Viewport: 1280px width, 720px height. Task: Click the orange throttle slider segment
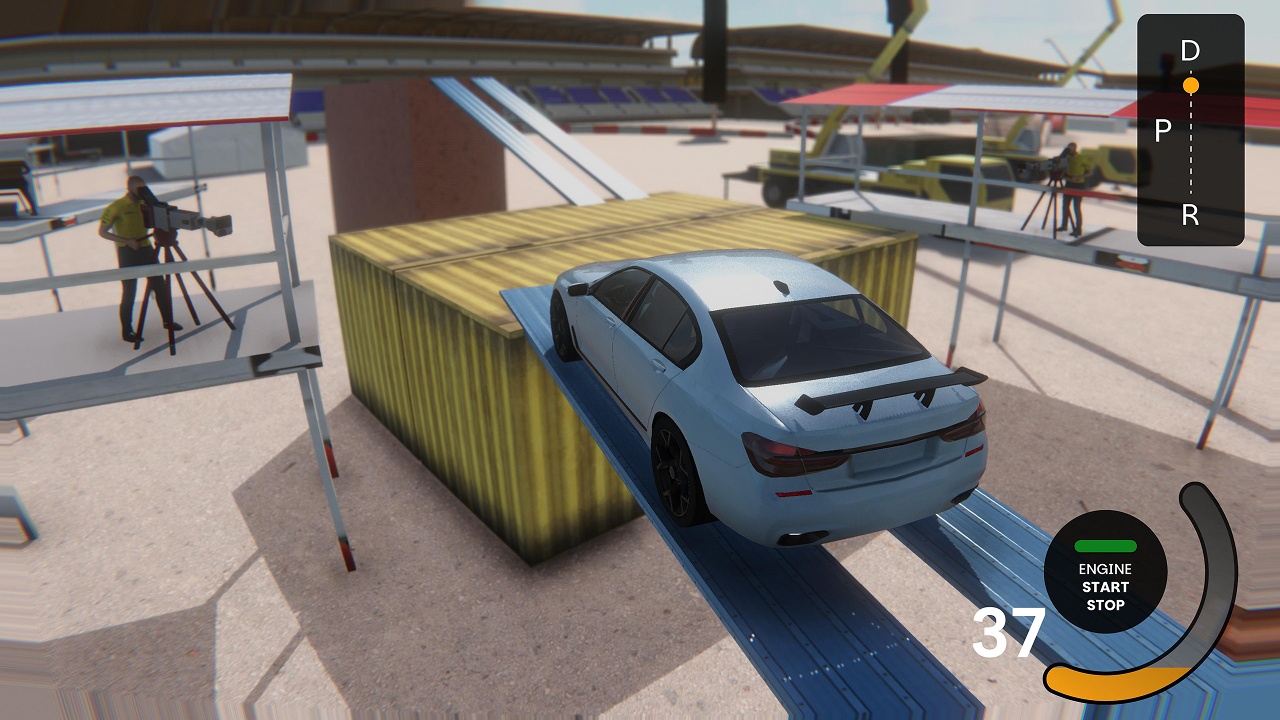1100,683
